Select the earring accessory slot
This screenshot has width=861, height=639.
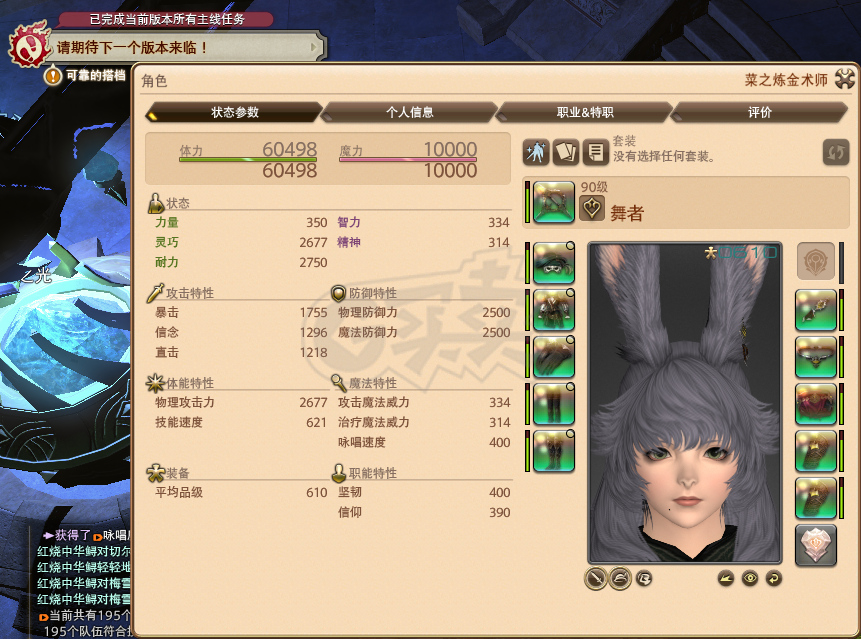point(815,310)
